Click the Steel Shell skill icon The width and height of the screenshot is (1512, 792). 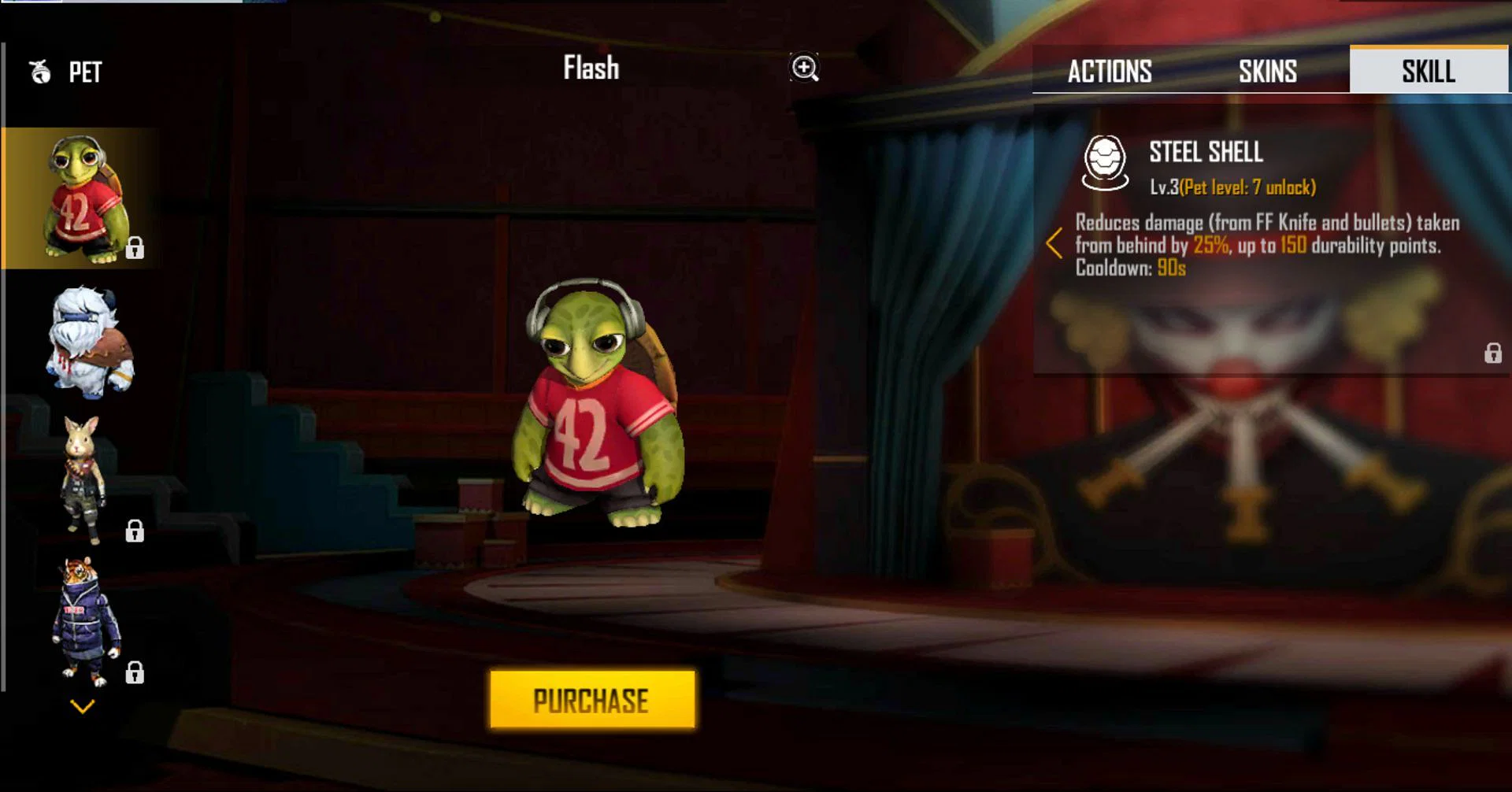click(1105, 163)
